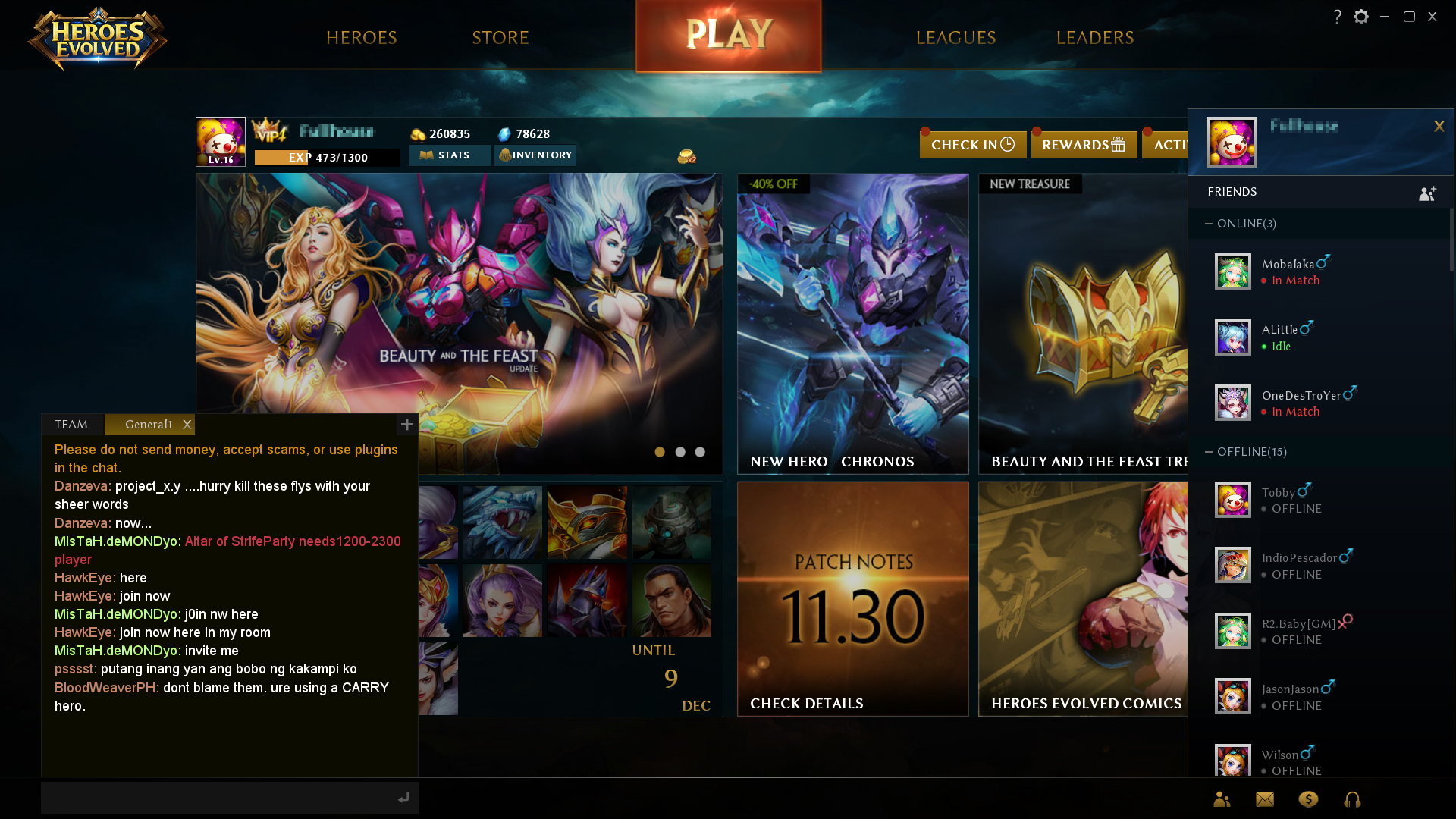Select the first carousel page dot
The width and height of the screenshot is (1456, 819).
[660, 451]
